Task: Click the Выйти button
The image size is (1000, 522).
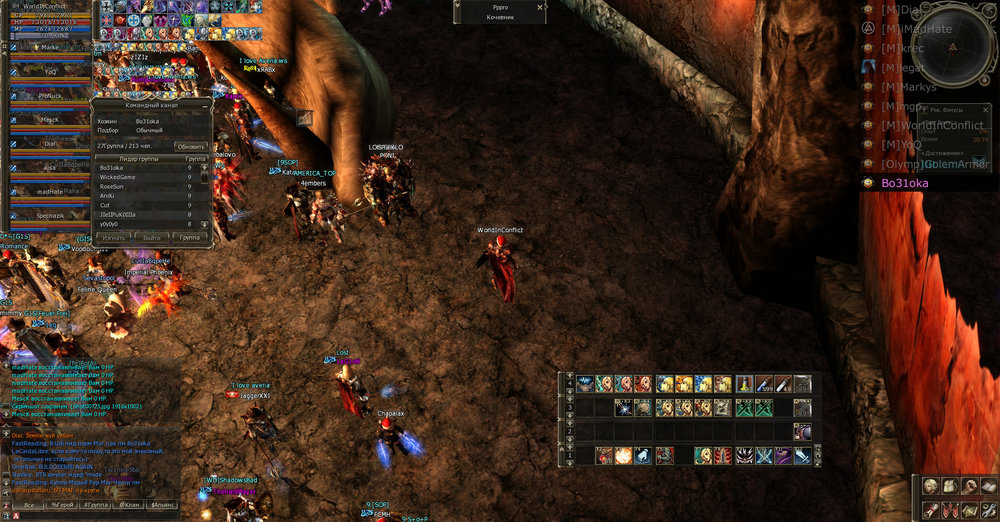Action: point(151,238)
